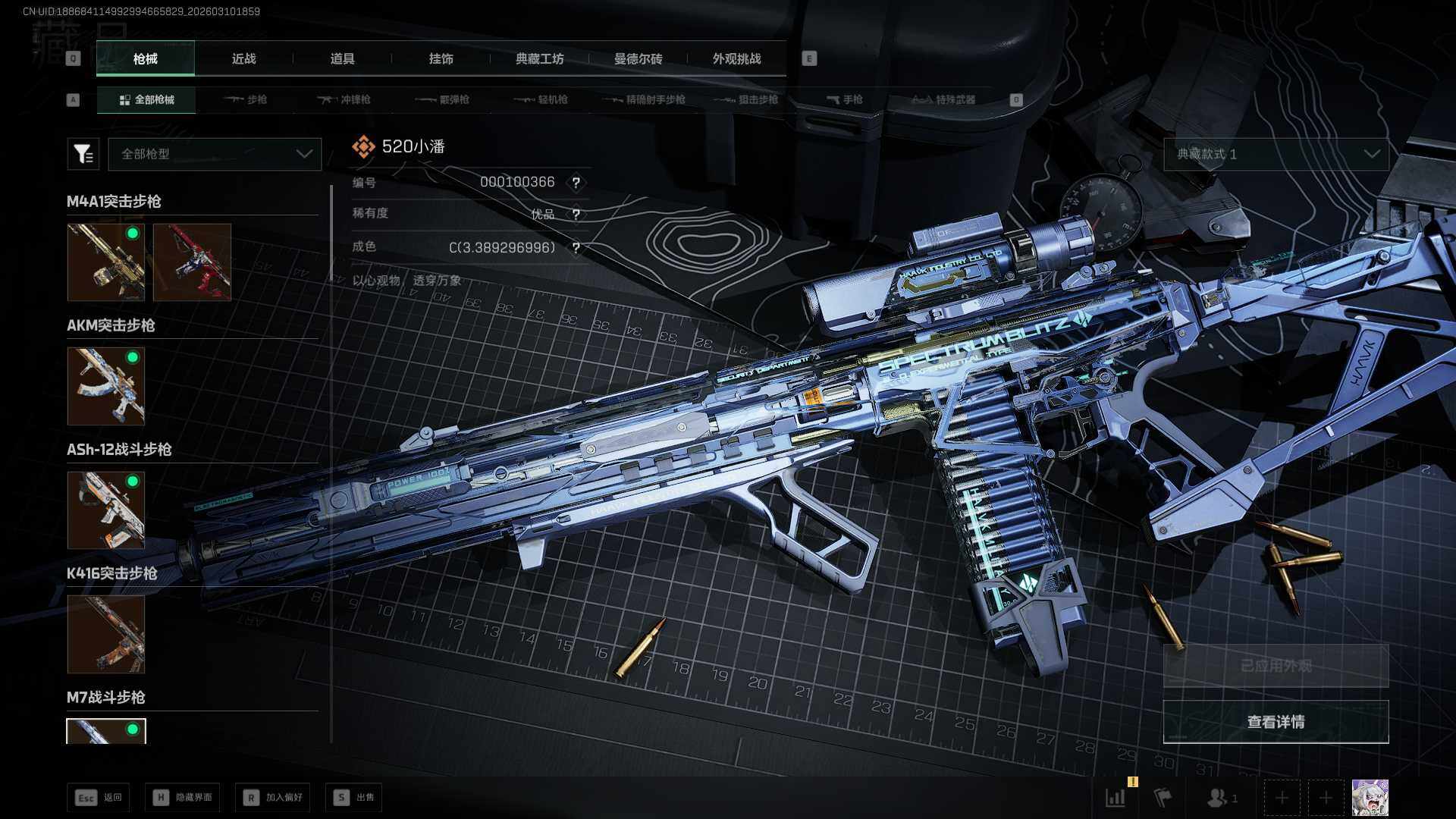Pick the K416 assault rifle skin

[106, 634]
